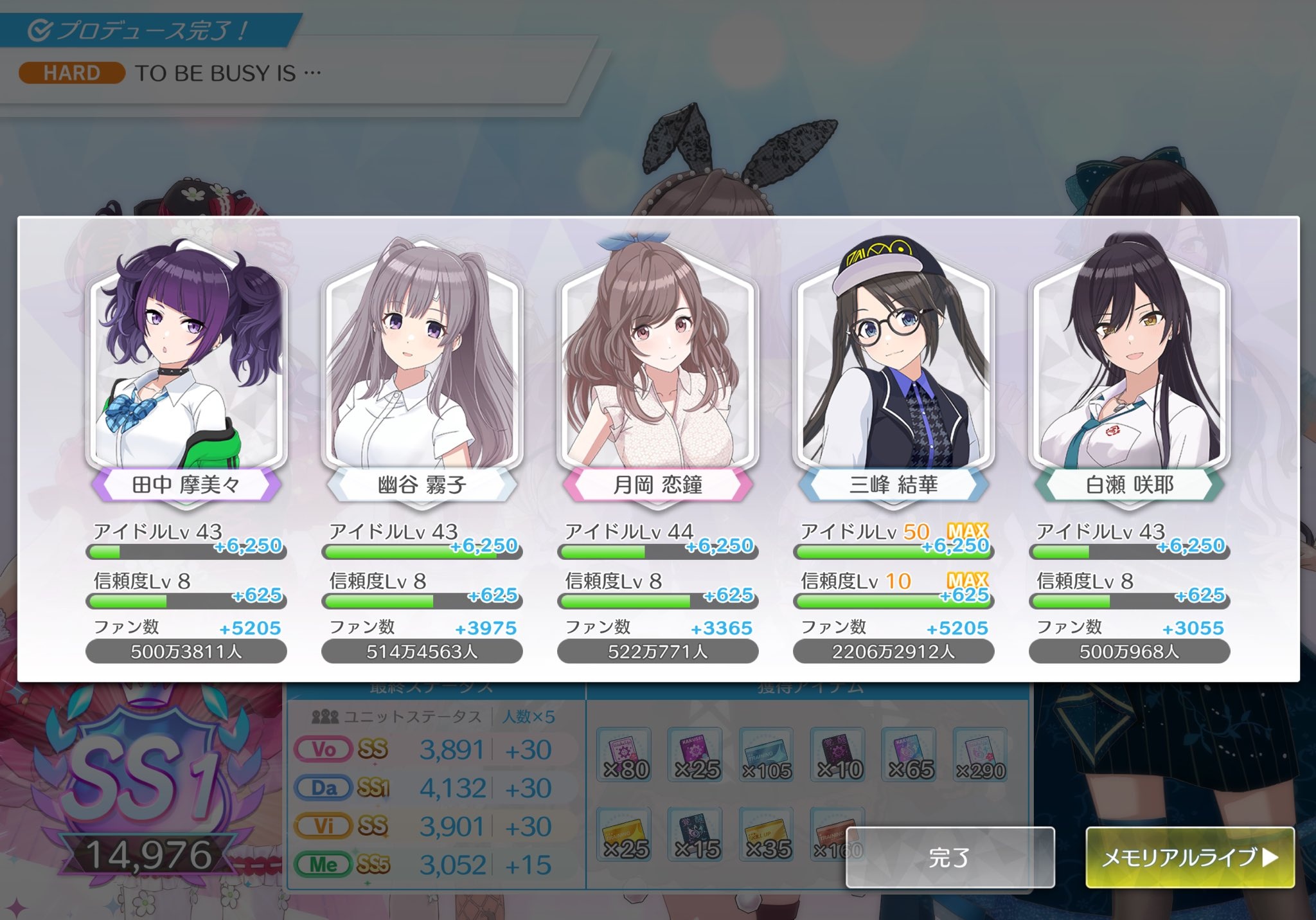
Task: Choose 白瀬 咲耶 idol portrait card
Action: (x=1129, y=366)
